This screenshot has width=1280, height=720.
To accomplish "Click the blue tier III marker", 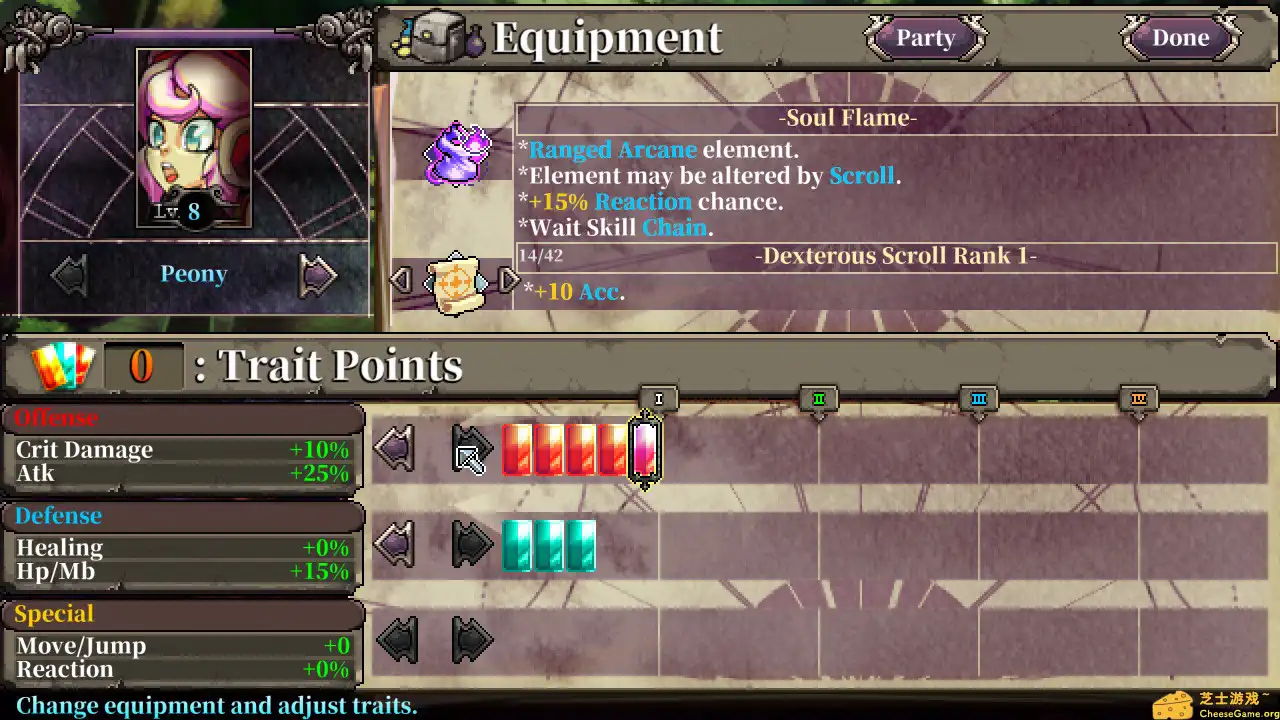I will pos(978,398).
